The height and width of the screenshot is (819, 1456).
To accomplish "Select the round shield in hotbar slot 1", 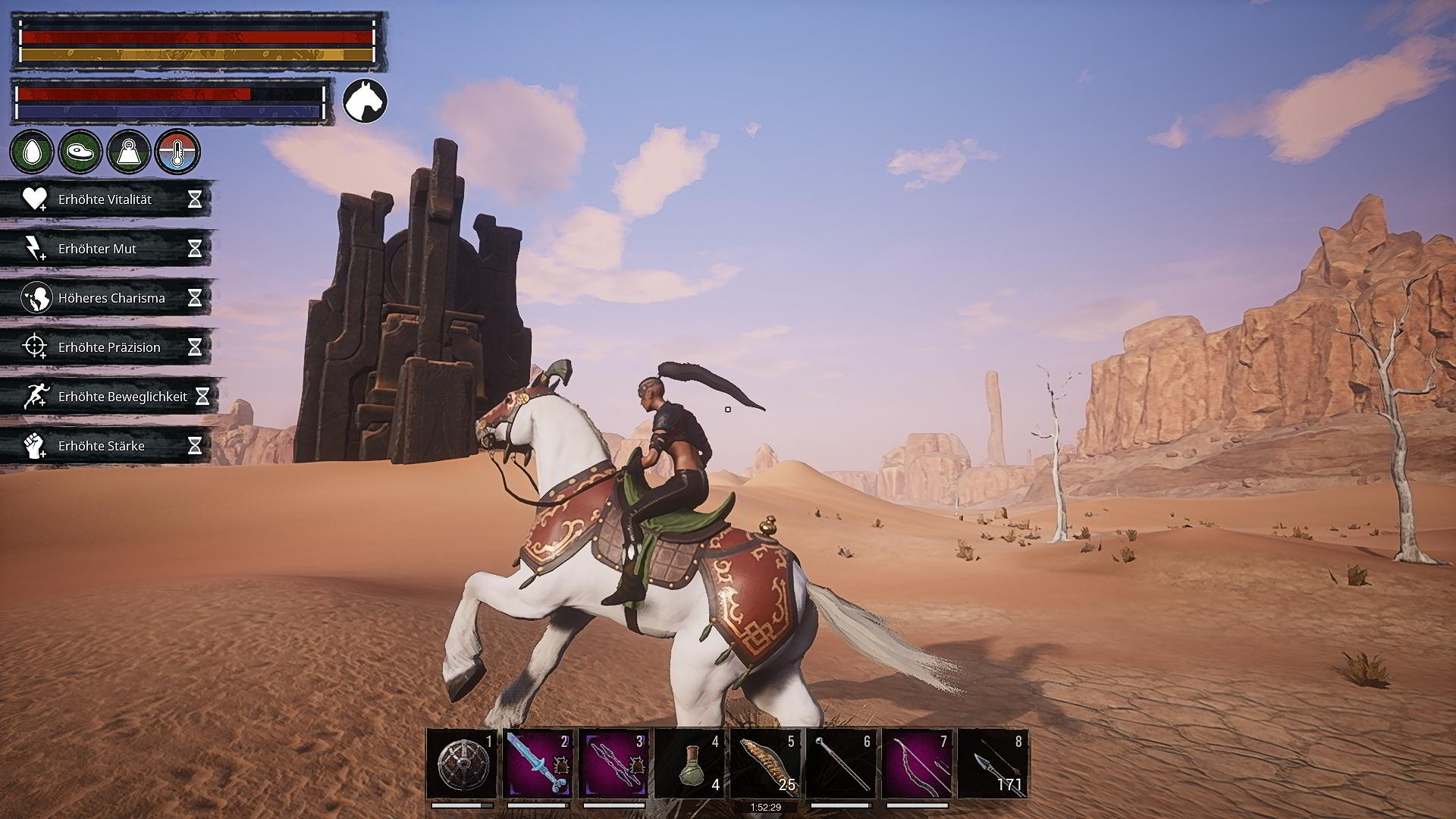I will point(462,764).
